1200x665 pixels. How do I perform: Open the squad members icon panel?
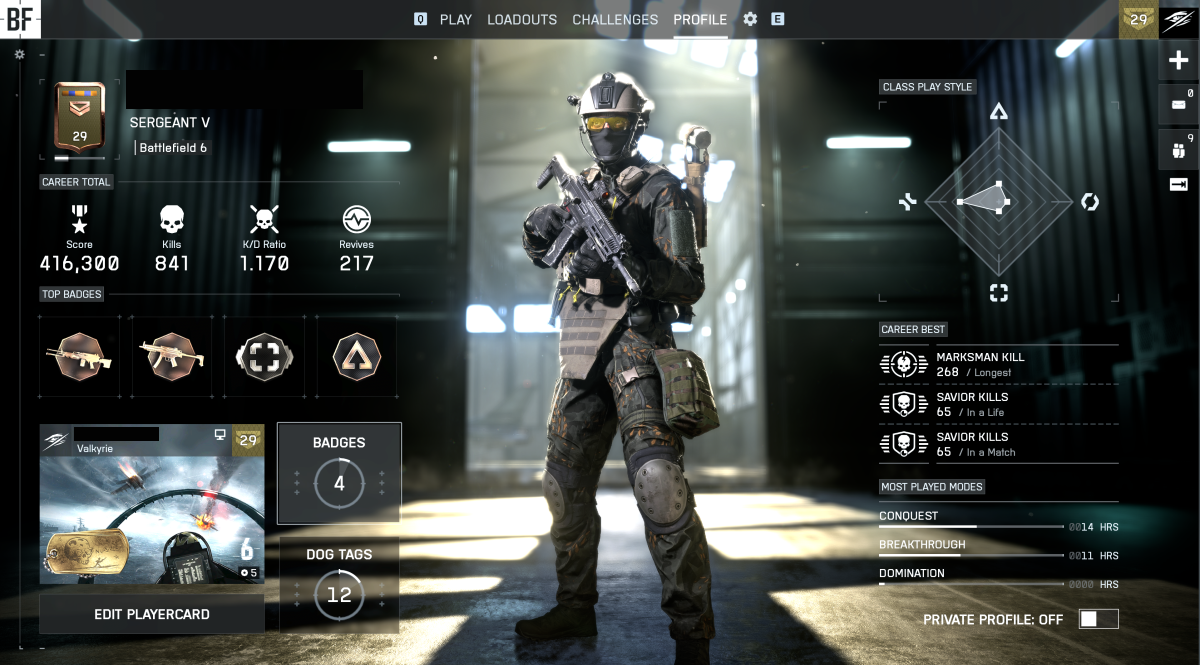(1178, 151)
